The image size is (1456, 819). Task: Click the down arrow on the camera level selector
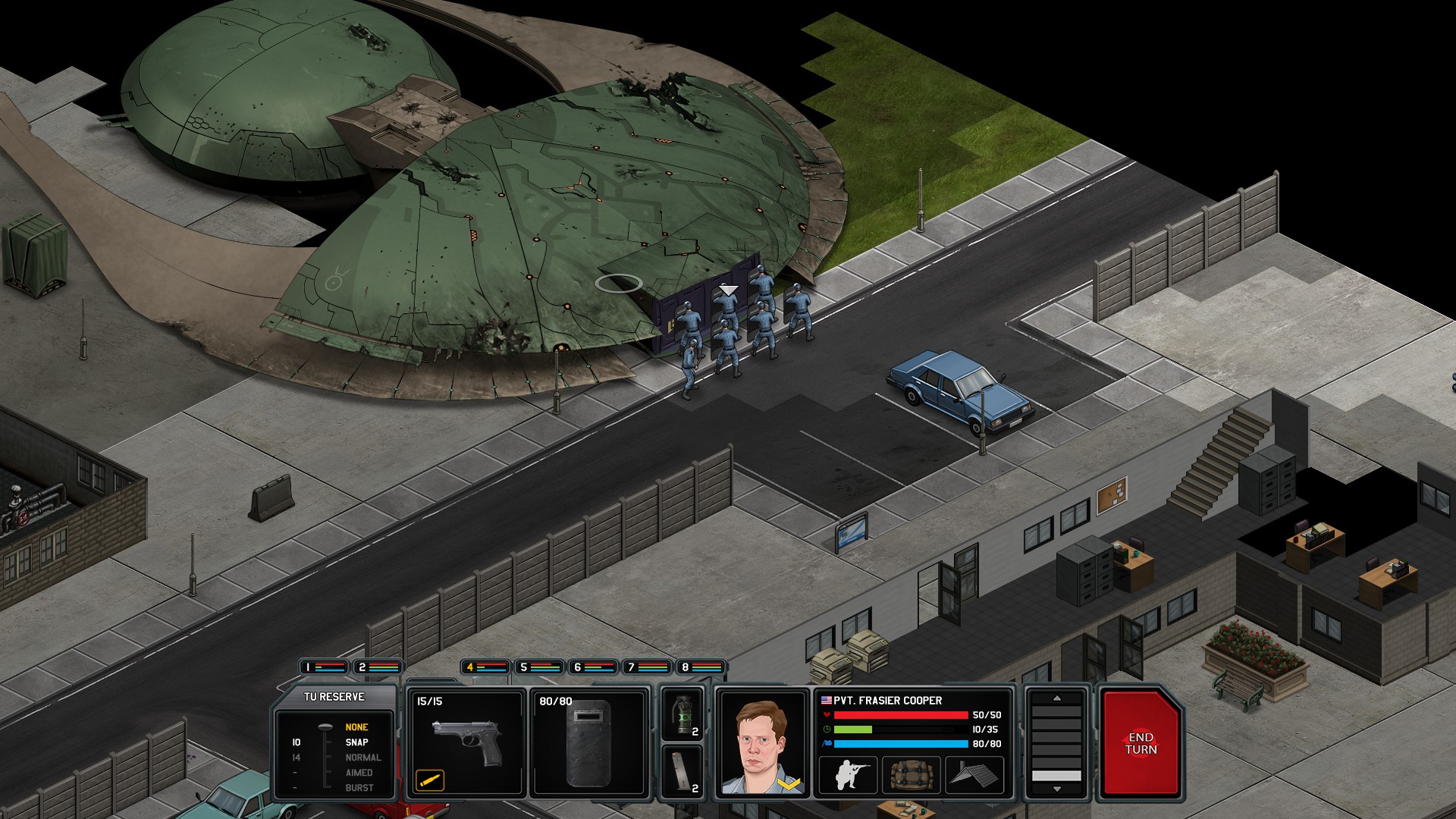(1057, 789)
